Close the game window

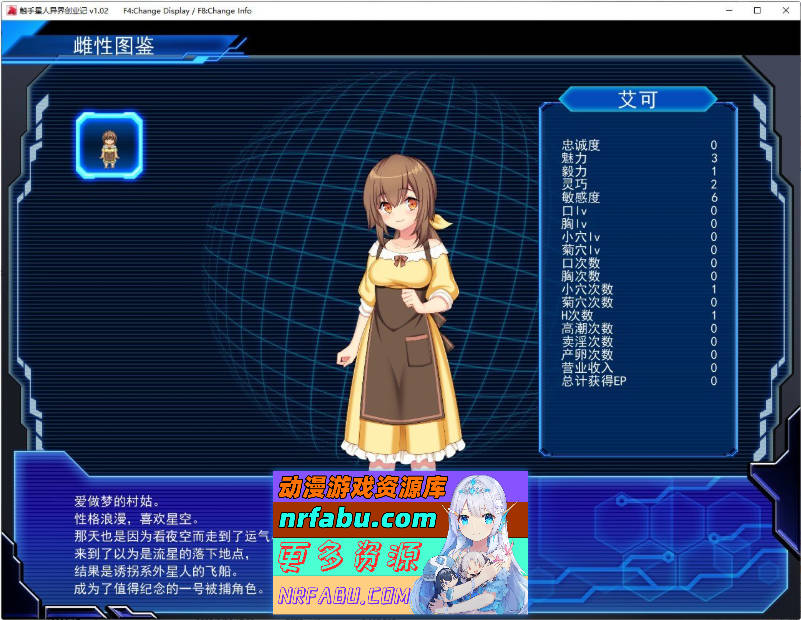tap(785, 10)
